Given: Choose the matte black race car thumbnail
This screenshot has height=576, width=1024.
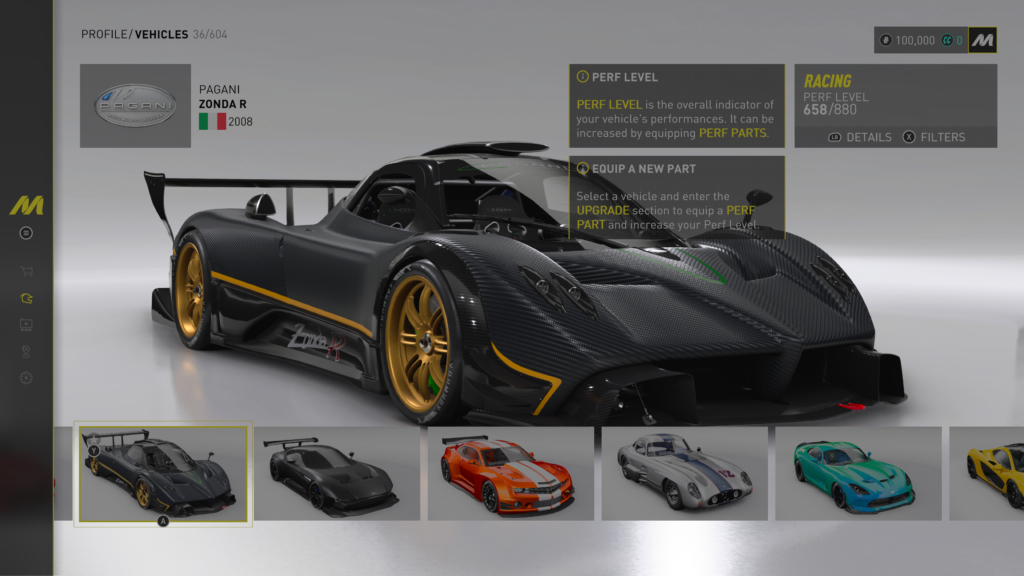Looking at the screenshot, I should pyautogui.click(x=336, y=473).
